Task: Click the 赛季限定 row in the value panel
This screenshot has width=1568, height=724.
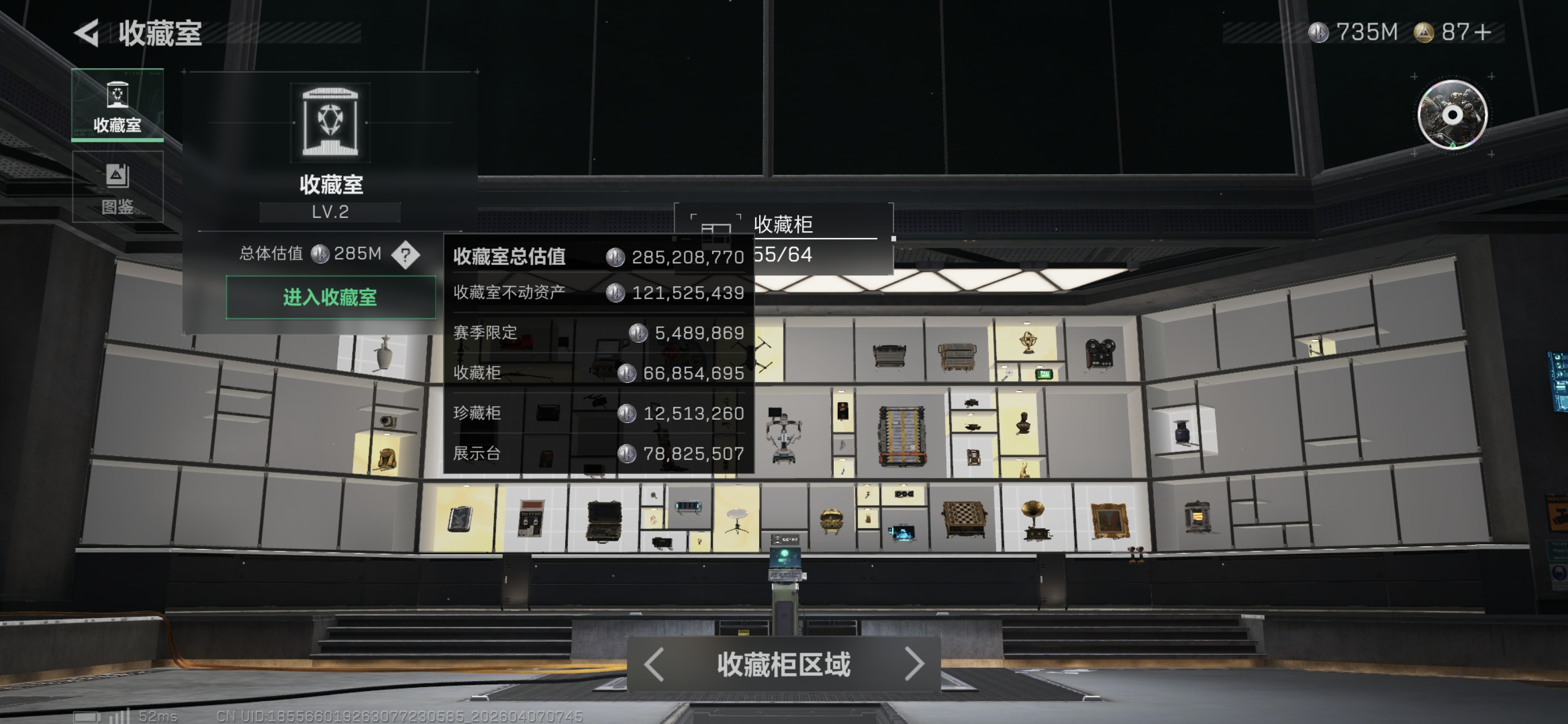Action: tap(597, 333)
